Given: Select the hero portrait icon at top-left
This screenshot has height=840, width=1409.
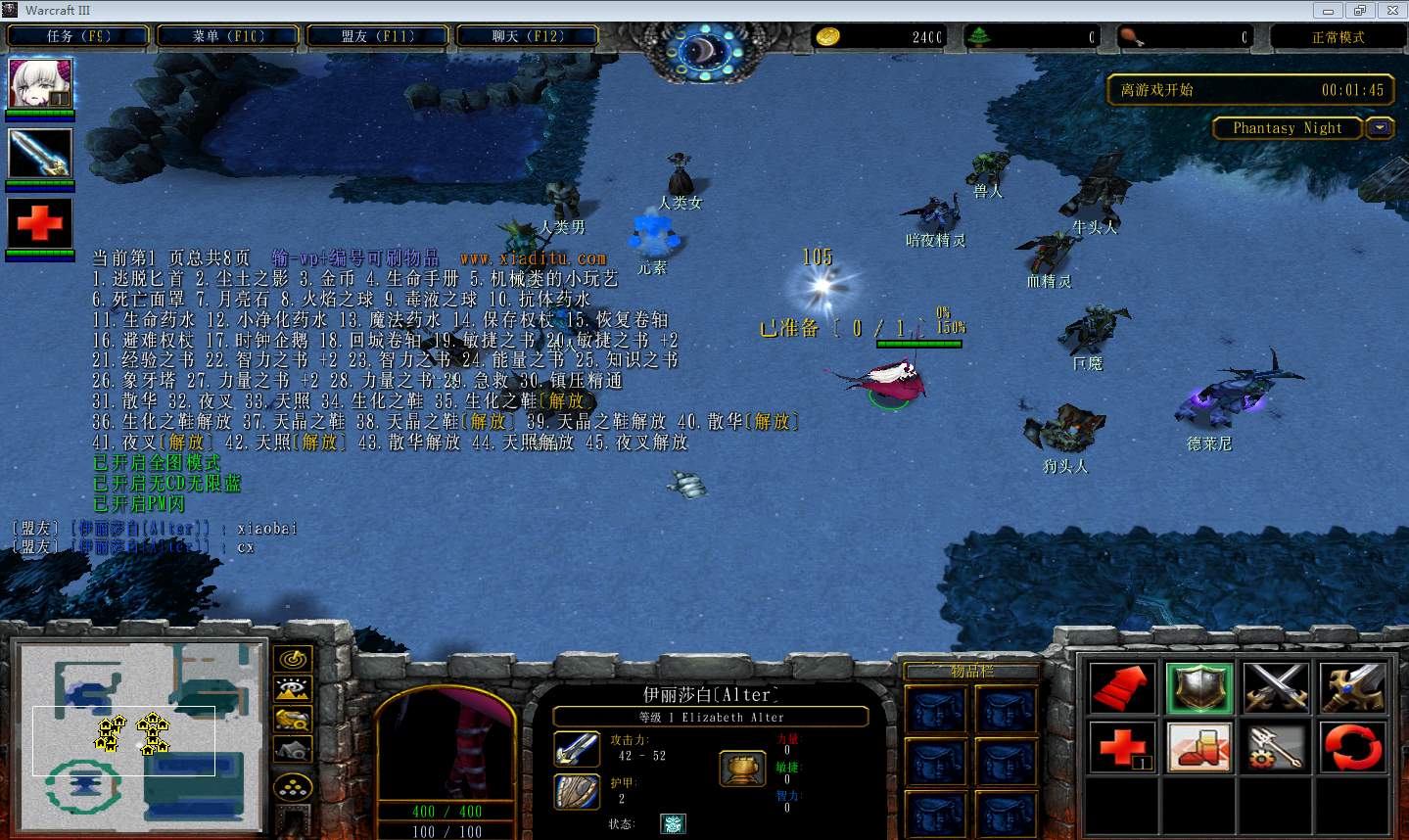Looking at the screenshot, I should point(40,83).
